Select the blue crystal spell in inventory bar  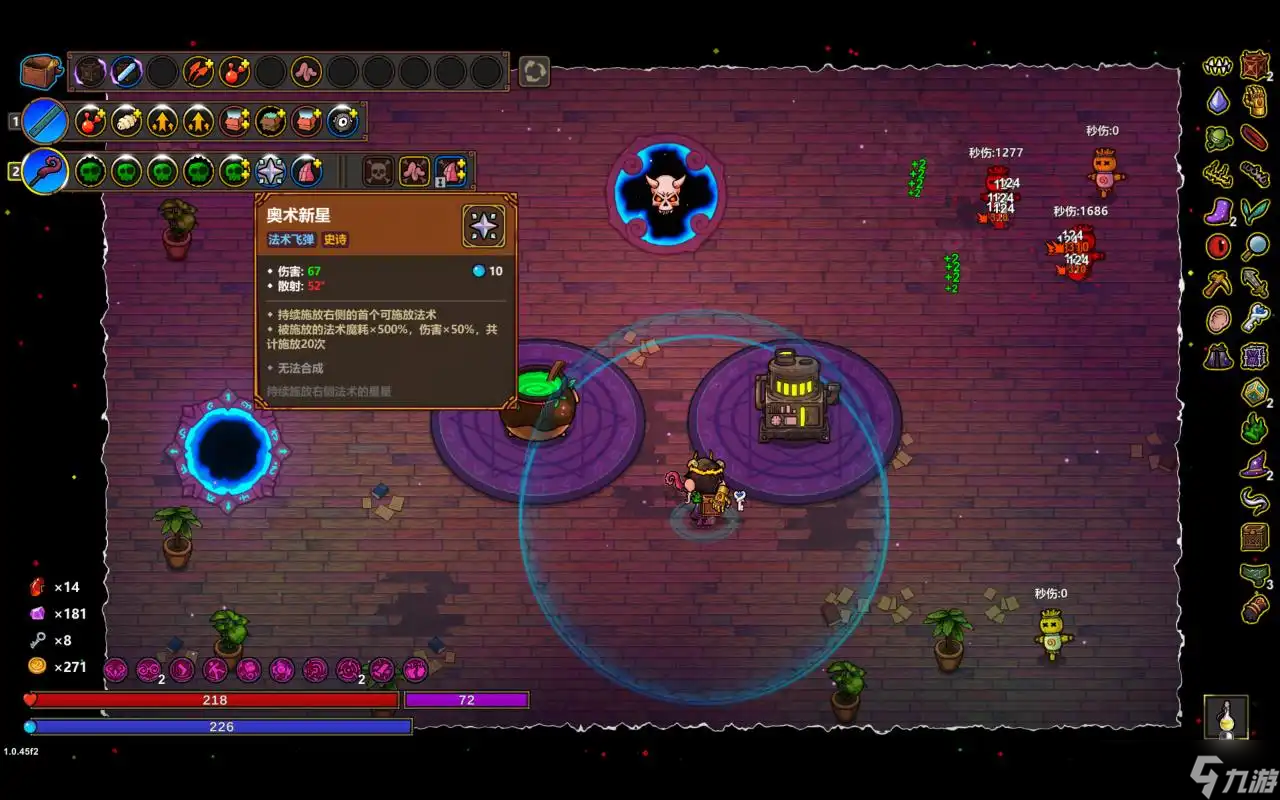[x=126, y=72]
